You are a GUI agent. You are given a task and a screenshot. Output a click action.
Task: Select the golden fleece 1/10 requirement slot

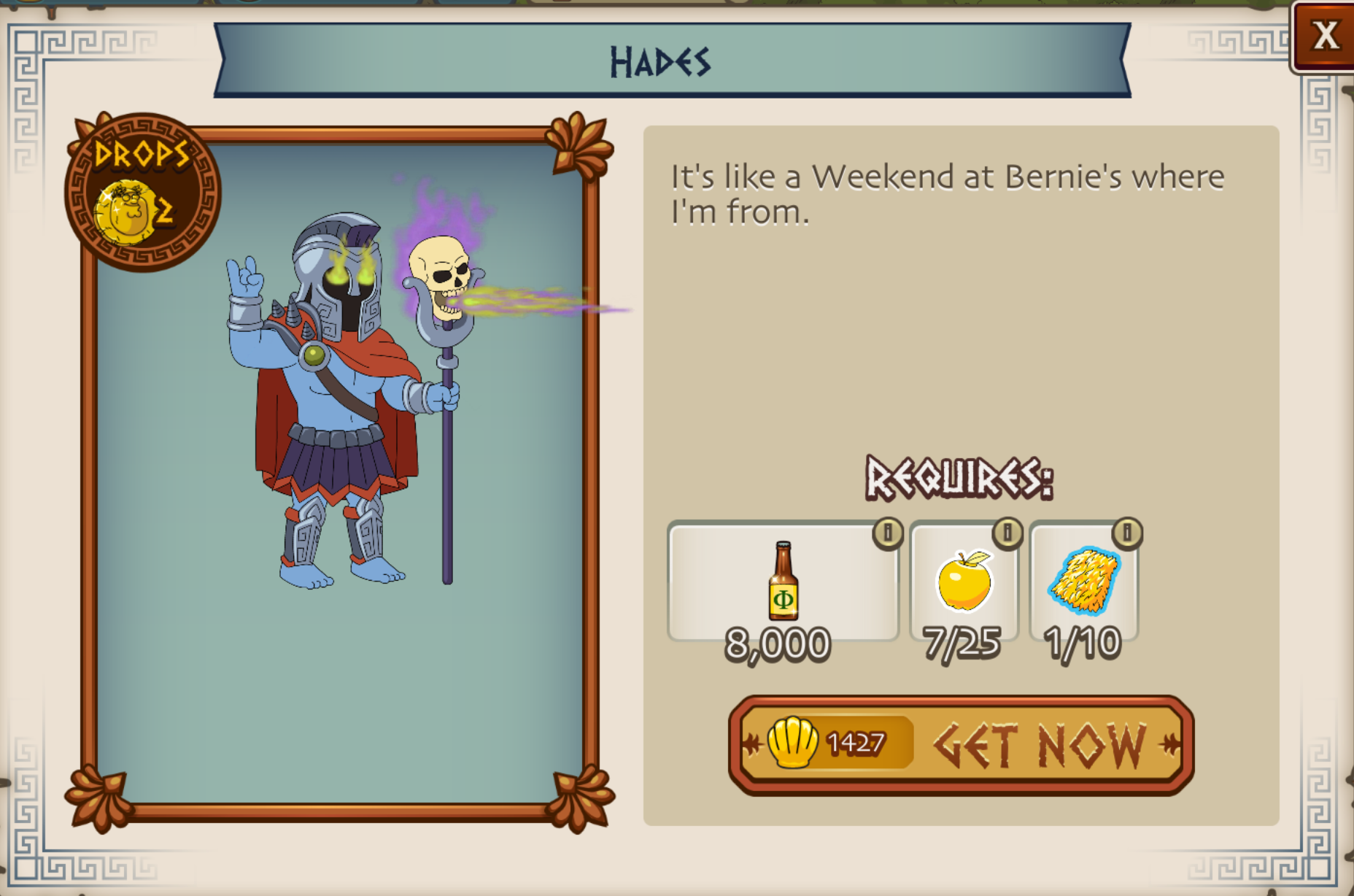[x=1083, y=582]
